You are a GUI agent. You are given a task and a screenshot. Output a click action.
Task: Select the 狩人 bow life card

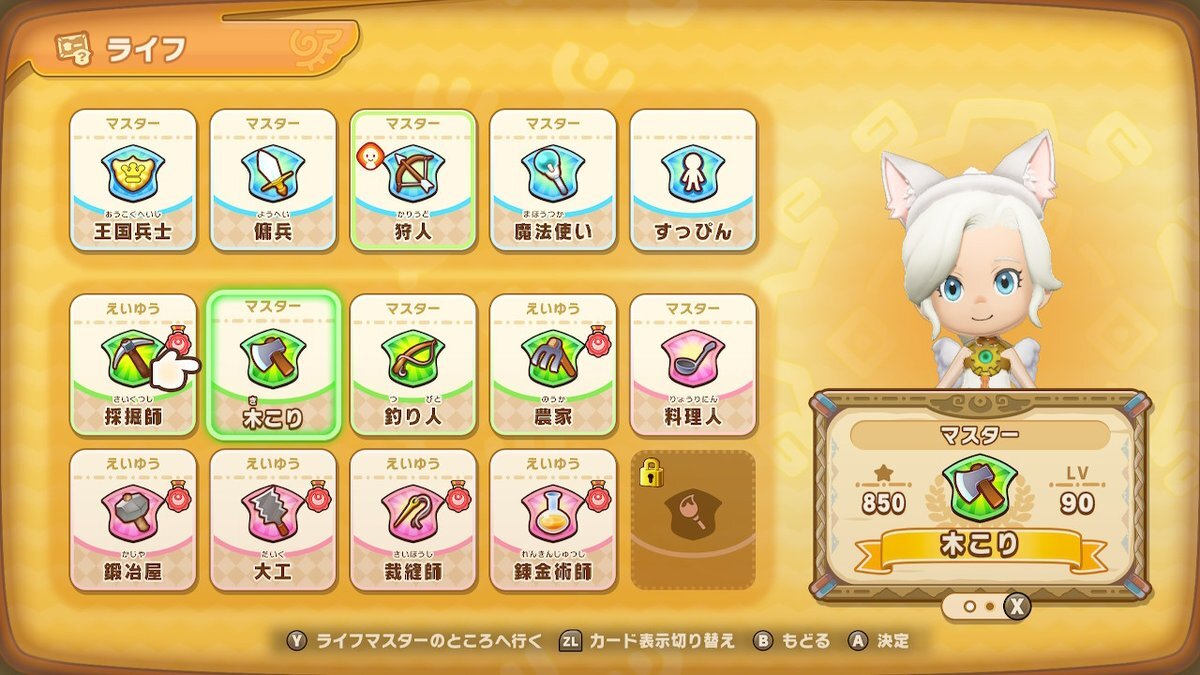click(x=412, y=180)
